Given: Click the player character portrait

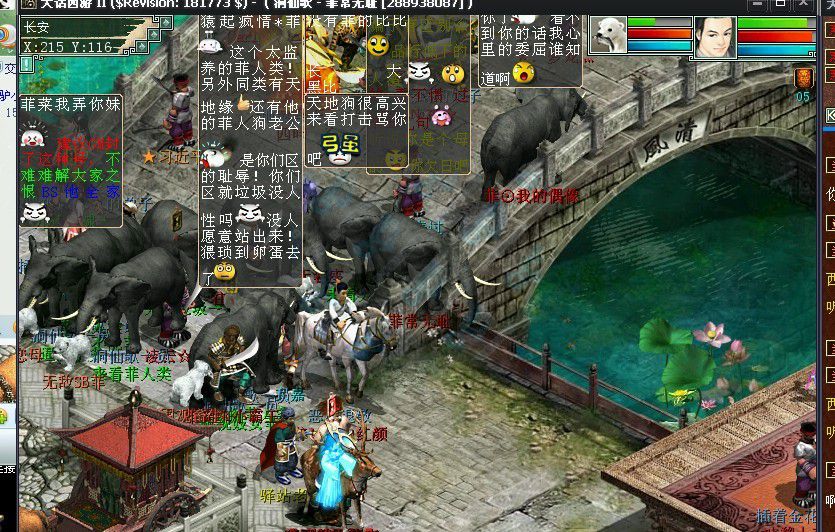Looking at the screenshot, I should tap(714, 36).
